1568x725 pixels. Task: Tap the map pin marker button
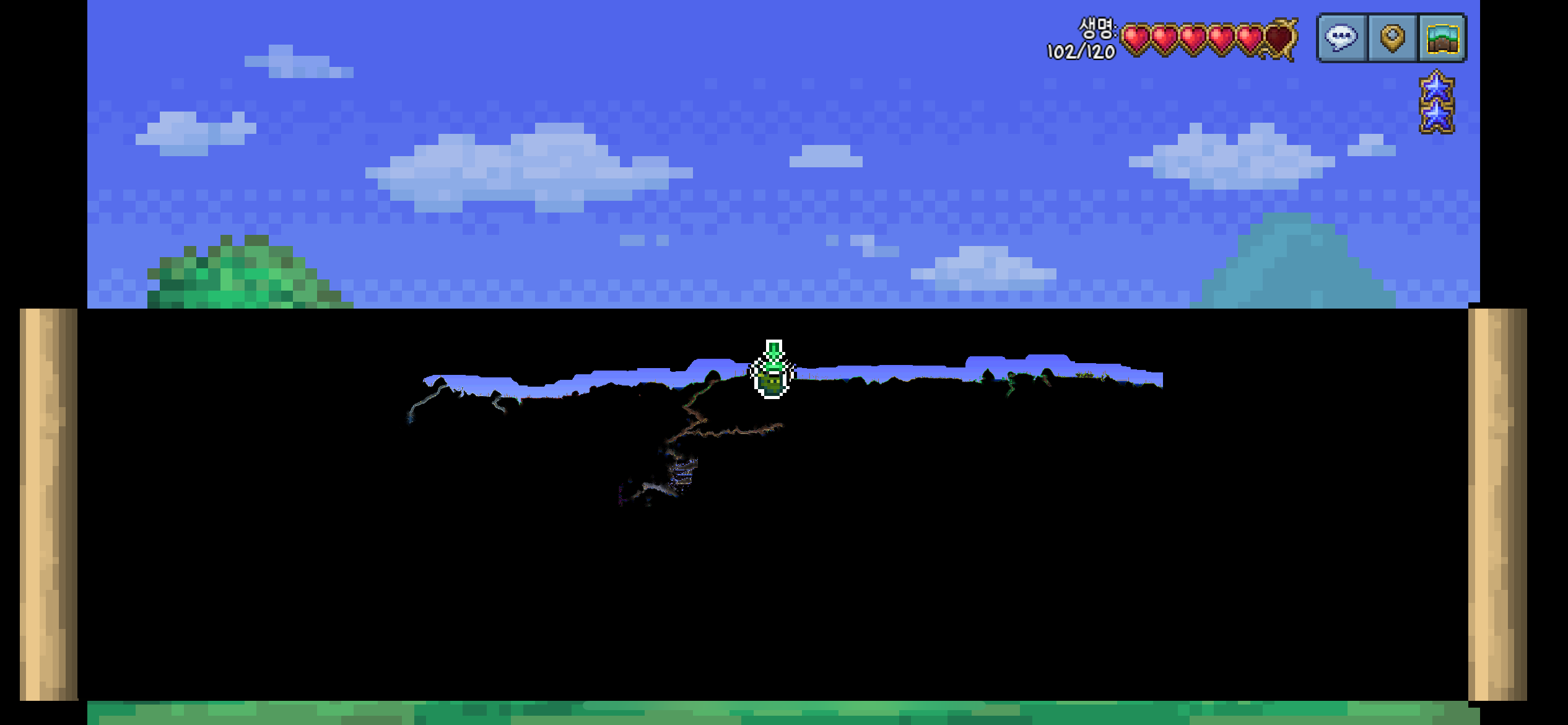pos(1392,38)
